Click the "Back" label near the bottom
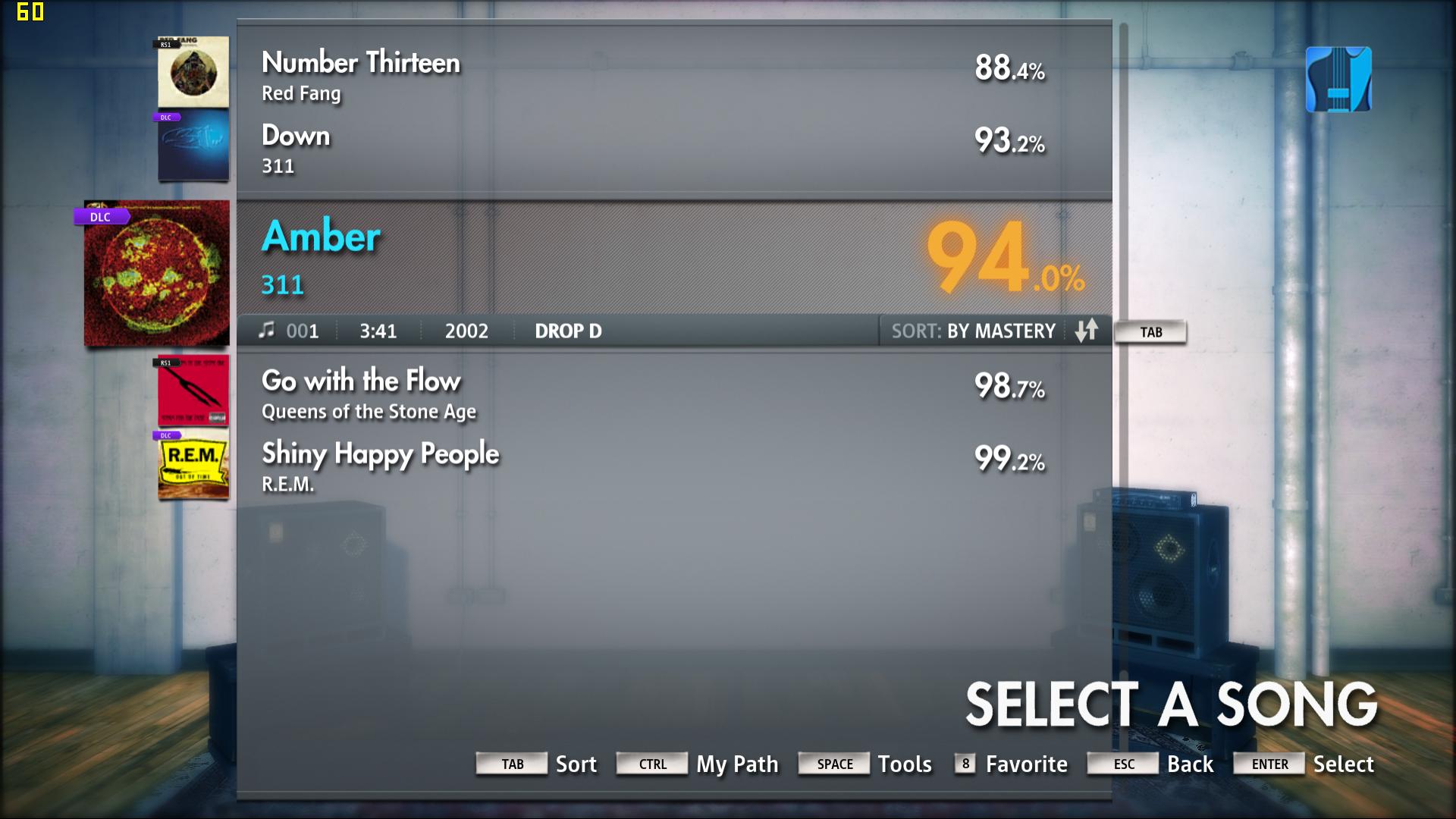The width and height of the screenshot is (1456, 819). point(1190,764)
